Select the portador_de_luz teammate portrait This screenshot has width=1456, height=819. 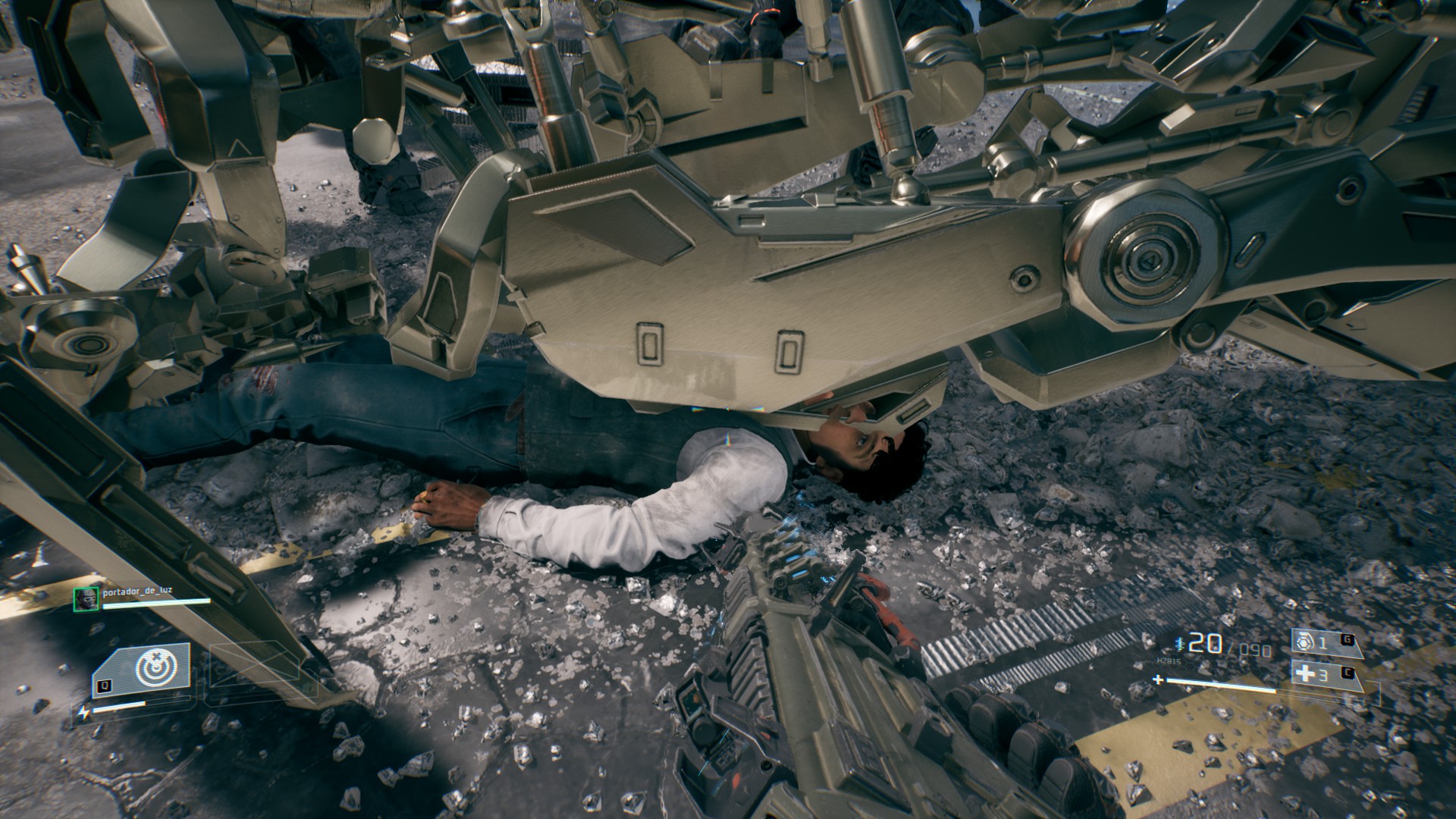pyautogui.click(x=84, y=599)
